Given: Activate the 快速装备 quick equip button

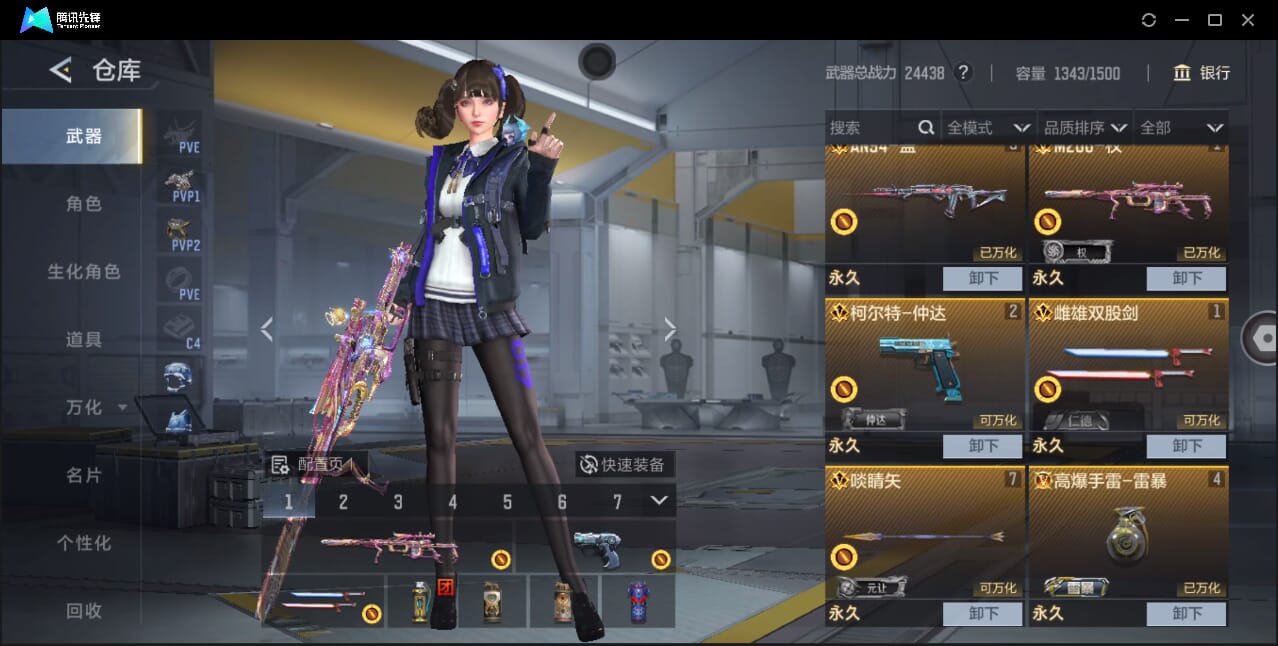Looking at the screenshot, I should pyautogui.click(x=624, y=465).
